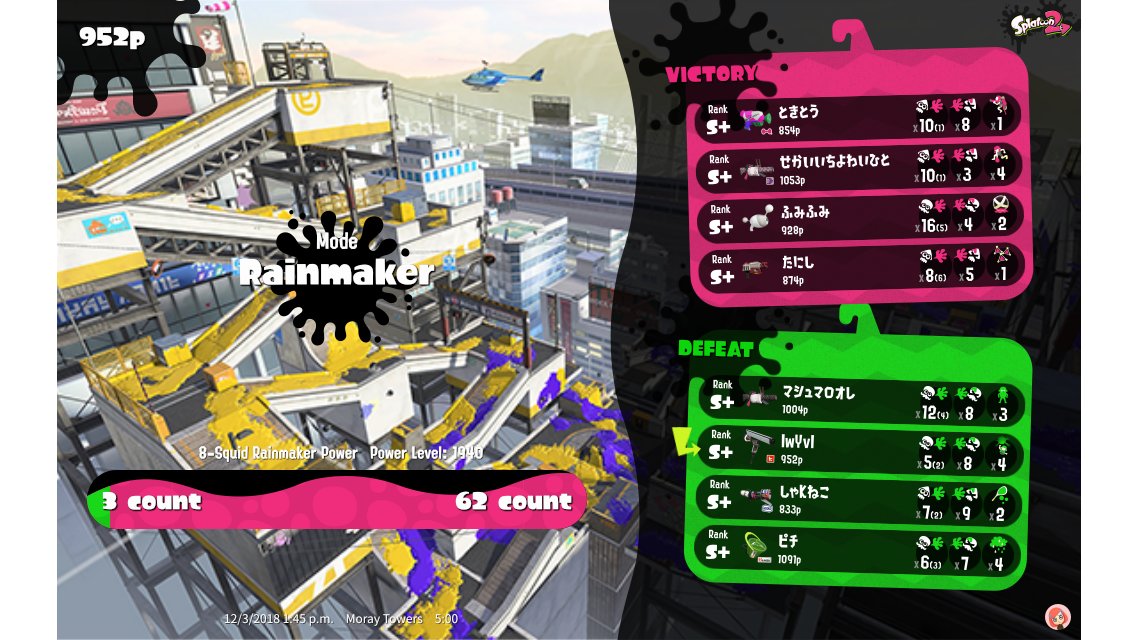Screen dimensions: 1138x640
Task: Click the Splatoon 2 logo
Action: [1042, 23]
